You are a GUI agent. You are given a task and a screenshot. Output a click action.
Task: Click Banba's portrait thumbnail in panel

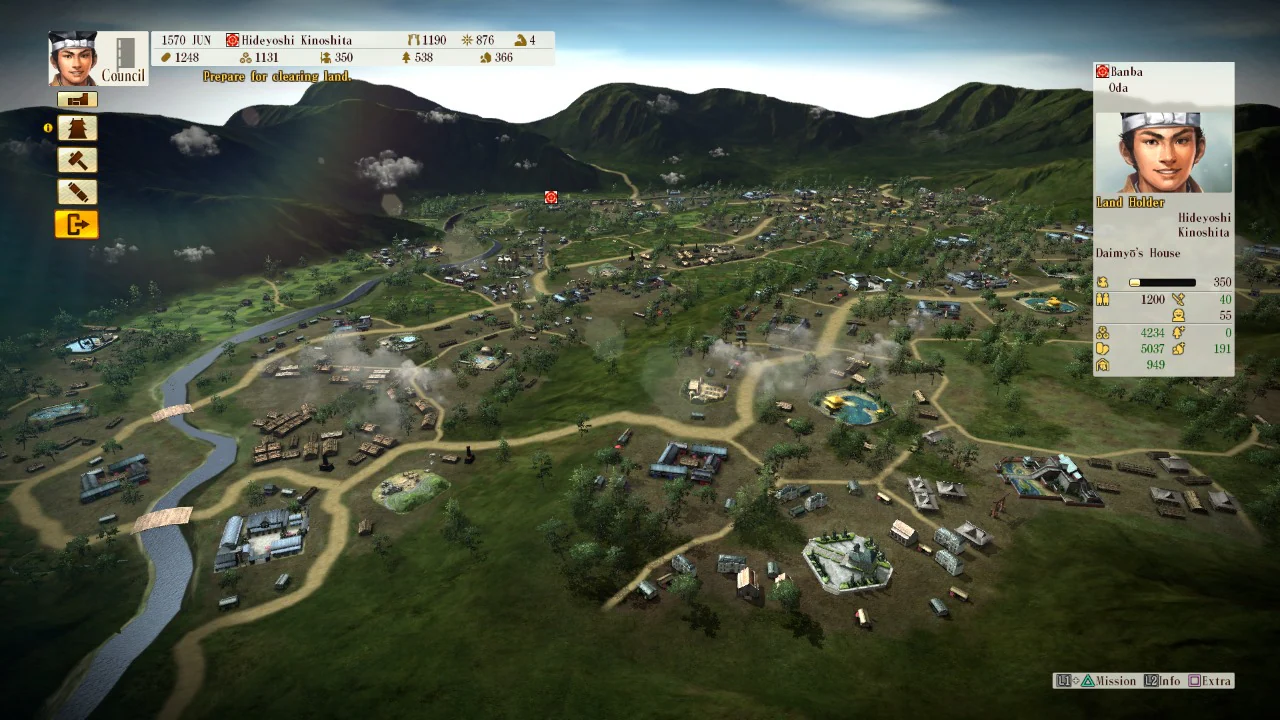tap(1163, 150)
